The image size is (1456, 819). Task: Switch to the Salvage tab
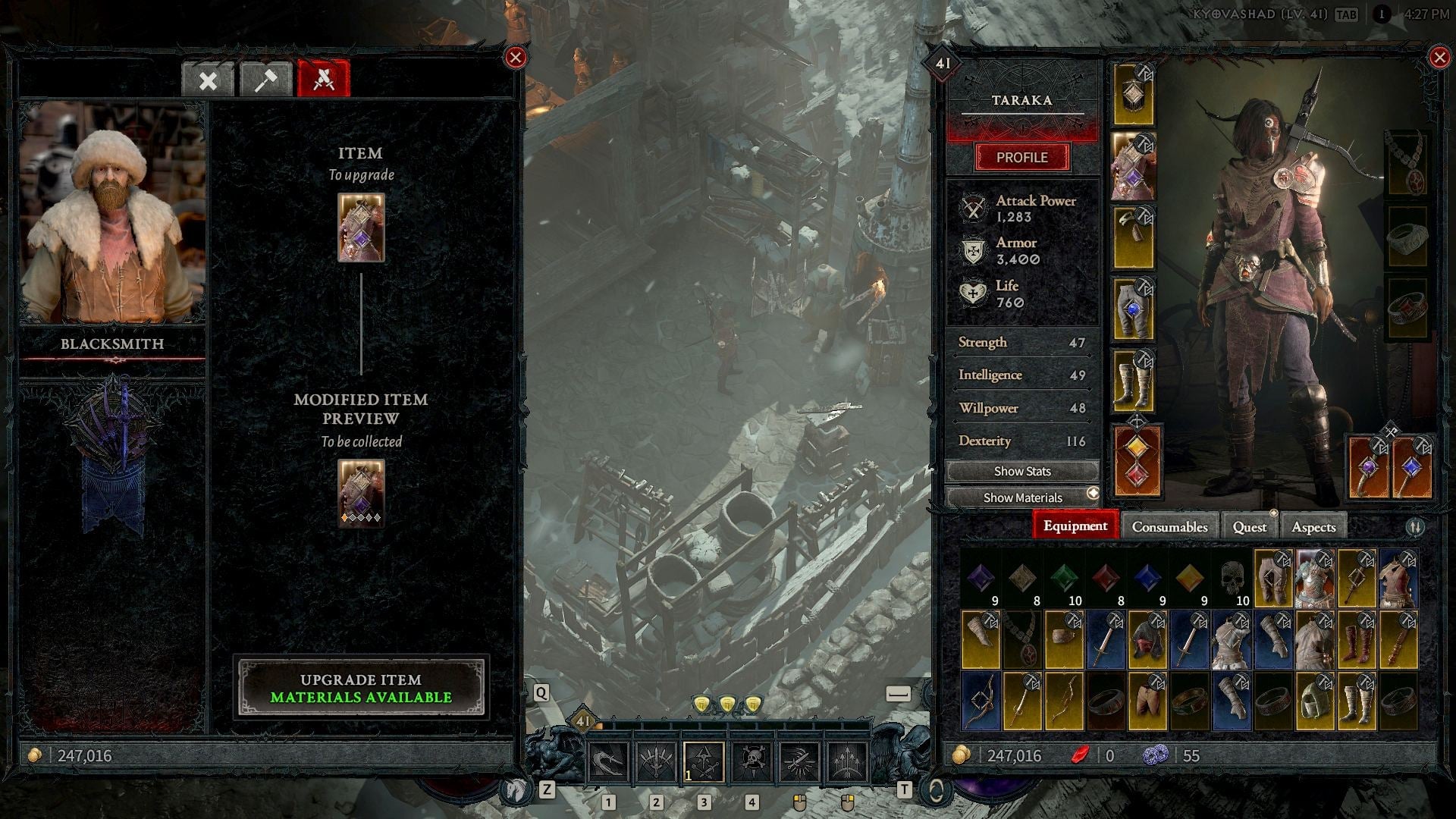pos(208,80)
